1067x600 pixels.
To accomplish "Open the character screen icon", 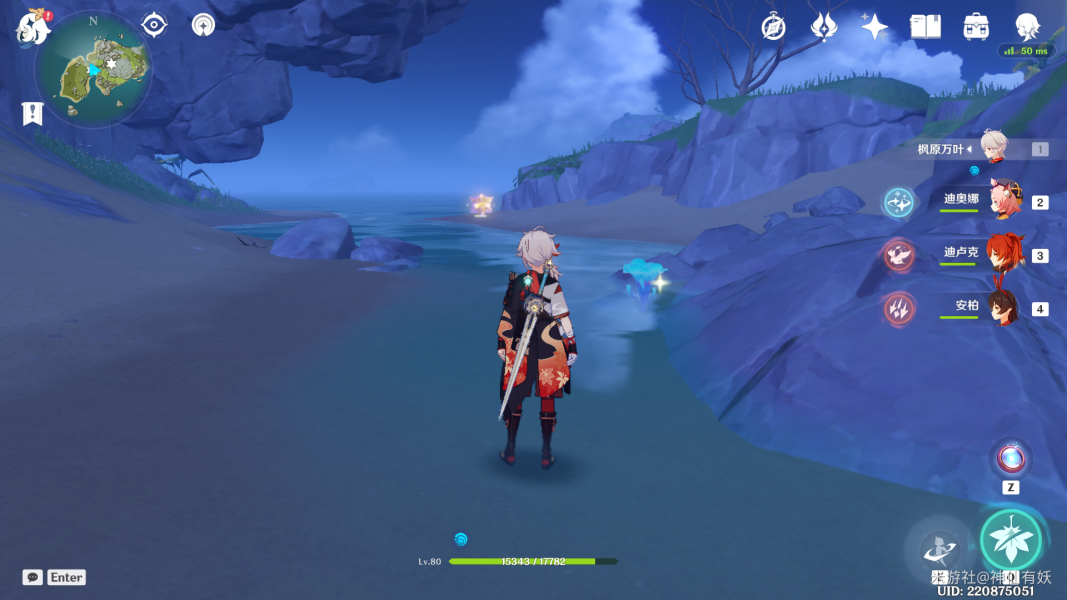I will [1027, 27].
